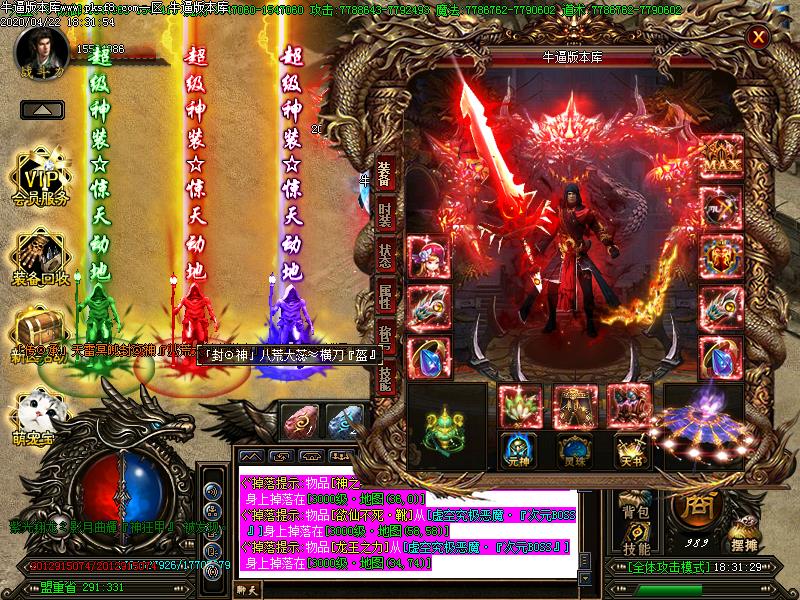
Task: Select the green lotus equipment slot
Action: tap(518, 405)
